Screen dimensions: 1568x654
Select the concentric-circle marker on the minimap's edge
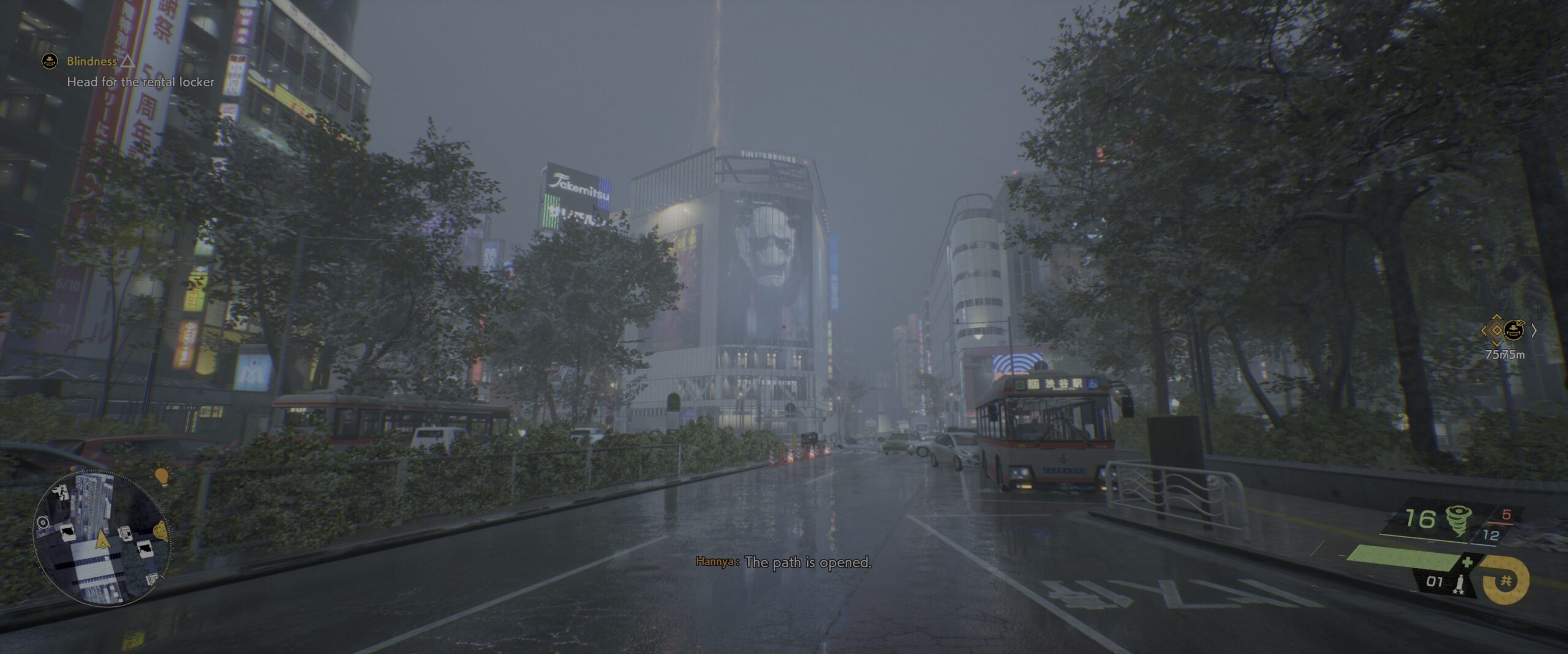pos(43,522)
